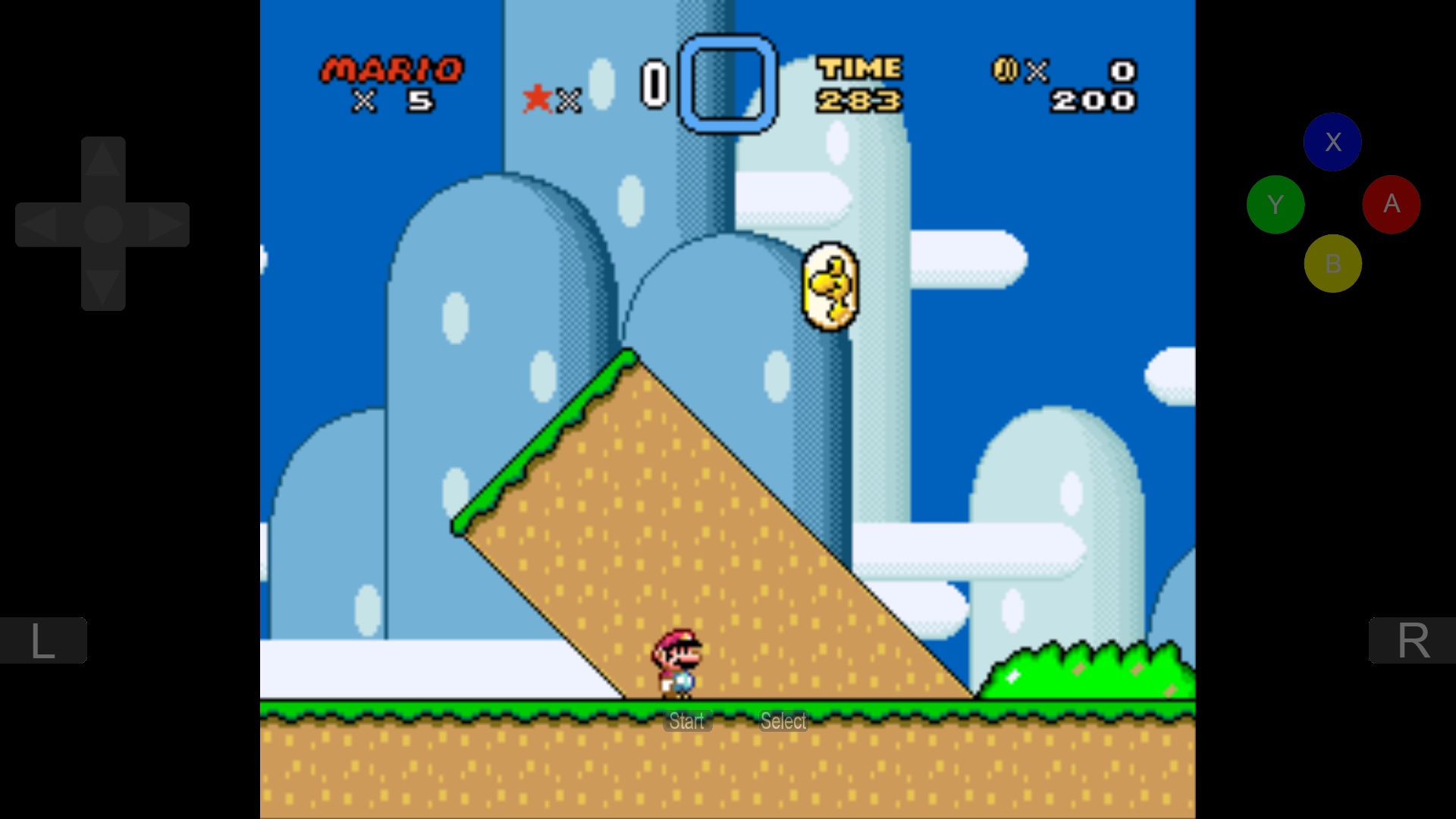The height and width of the screenshot is (819, 1456).
Task: Tap the Select button label
Action: 783,721
